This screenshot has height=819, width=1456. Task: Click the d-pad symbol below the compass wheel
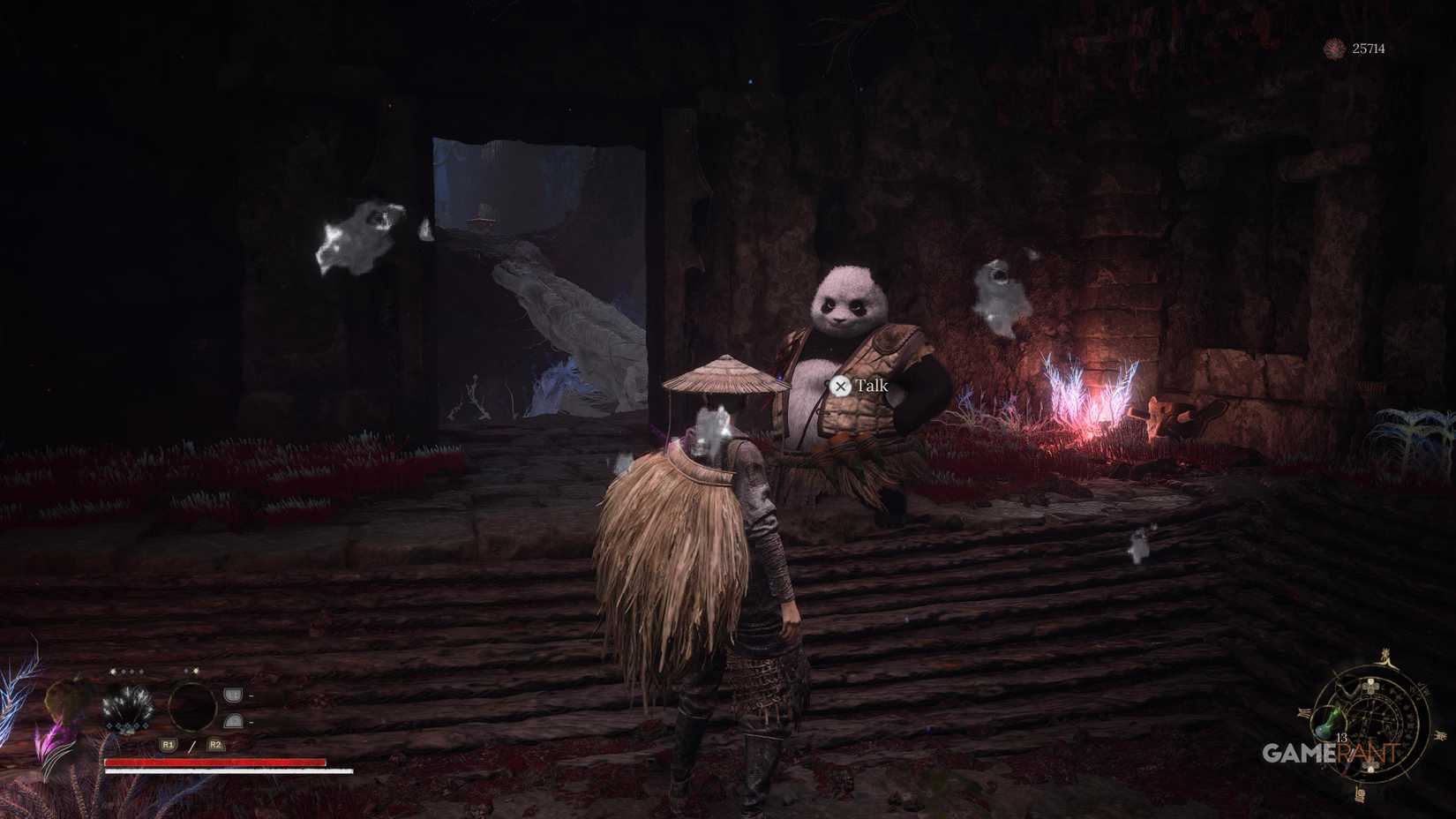pos(1371,766)
